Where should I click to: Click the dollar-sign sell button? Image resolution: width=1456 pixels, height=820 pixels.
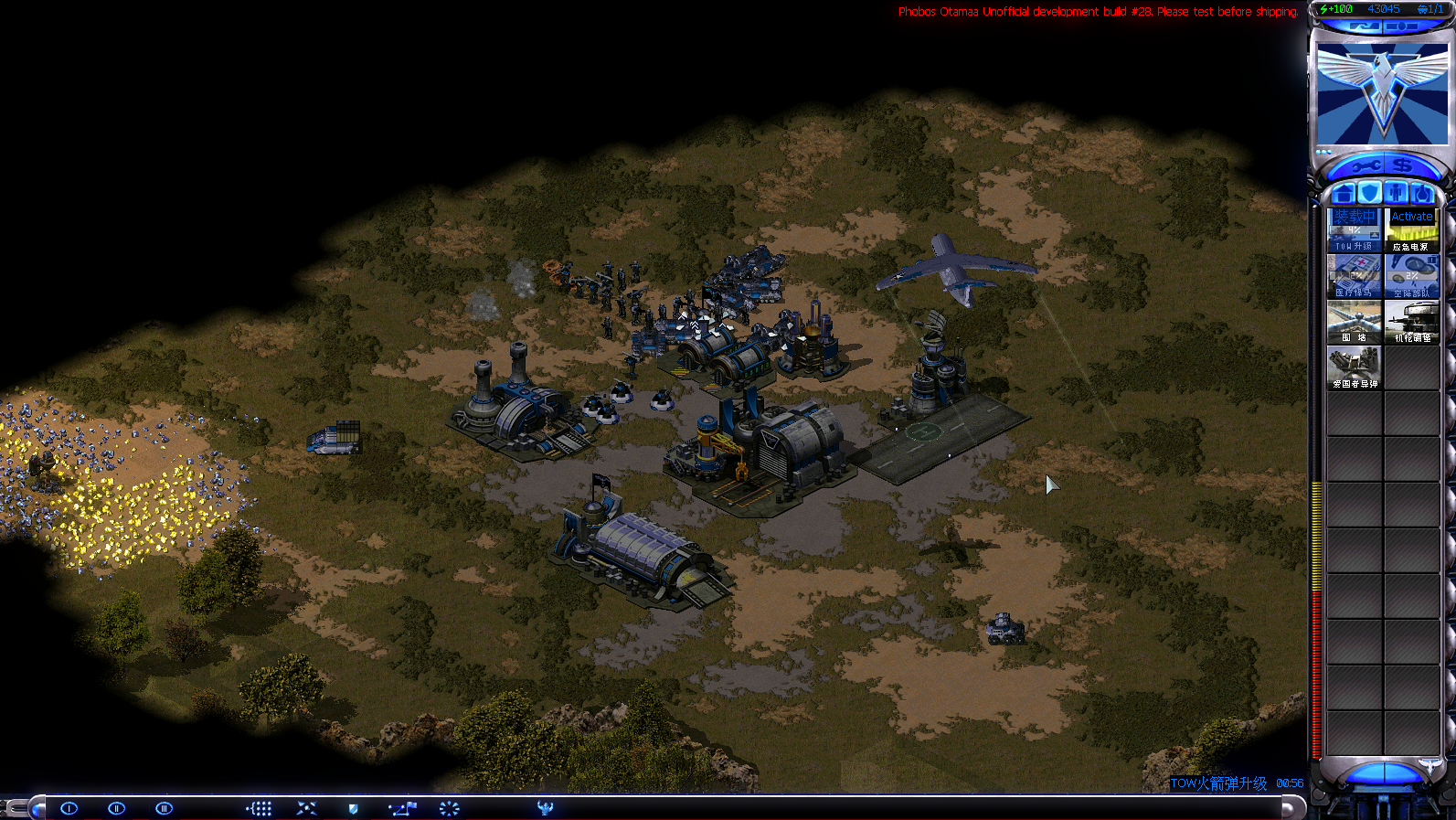click(1403, 165)
